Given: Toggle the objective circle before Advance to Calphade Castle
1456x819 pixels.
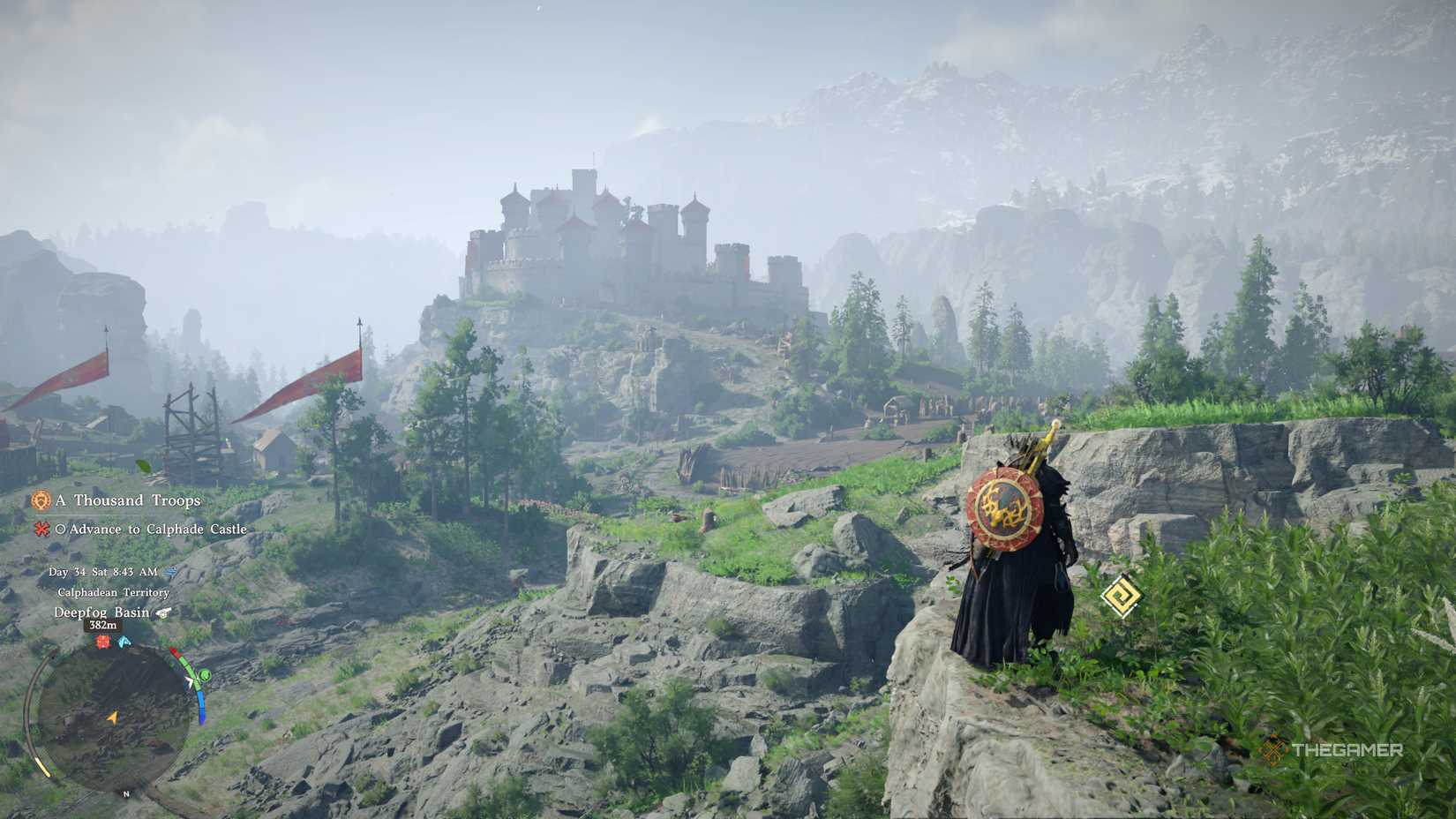Looking at the screenshot, I should [x=63, y=530].
